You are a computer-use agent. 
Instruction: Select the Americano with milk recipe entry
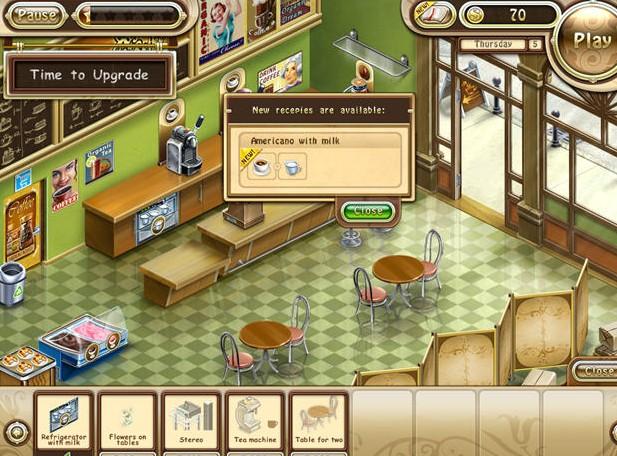[x=317, y=156]
